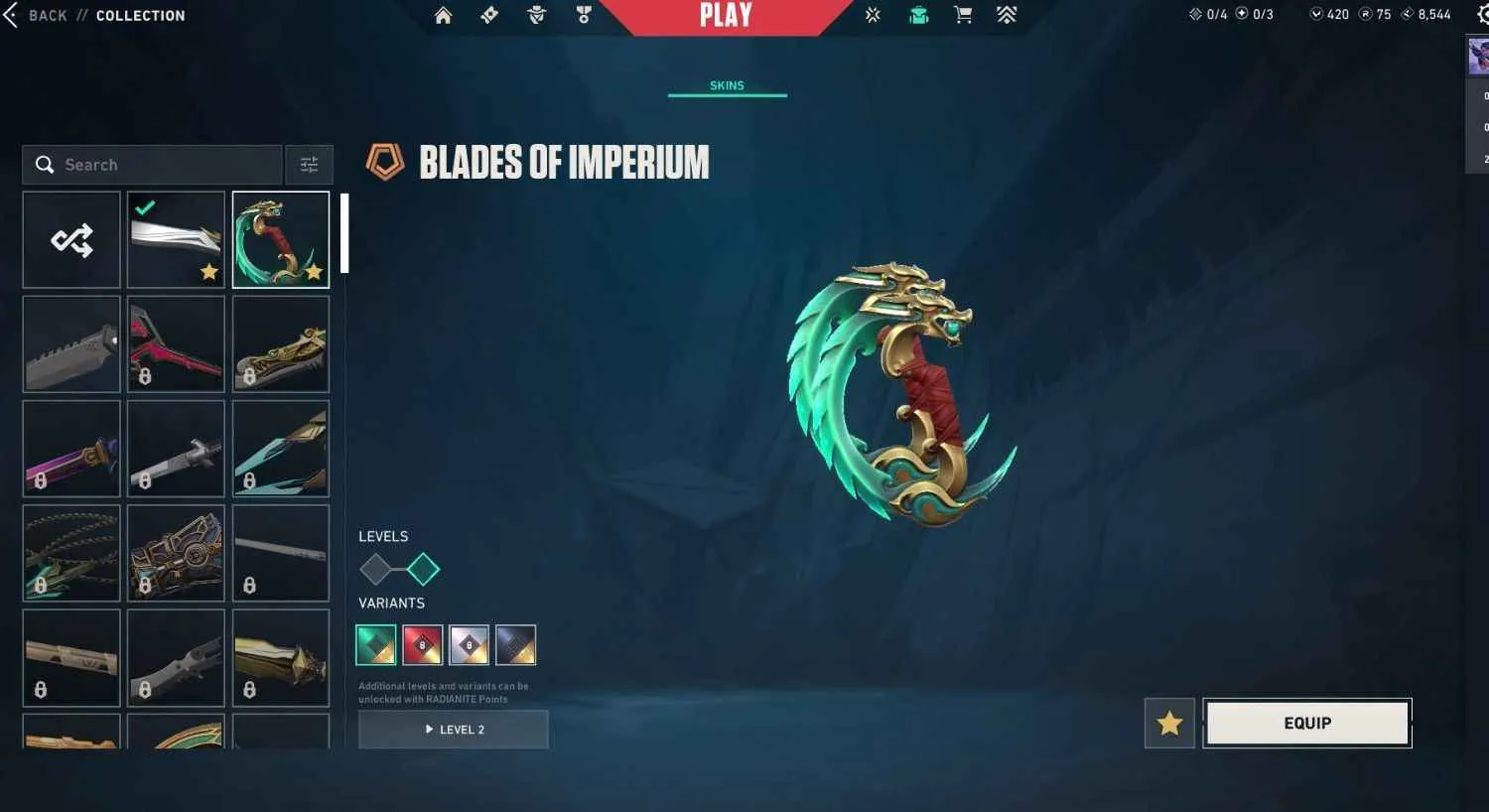
Task: Select the red variant swatch
Action: (421, 643)
